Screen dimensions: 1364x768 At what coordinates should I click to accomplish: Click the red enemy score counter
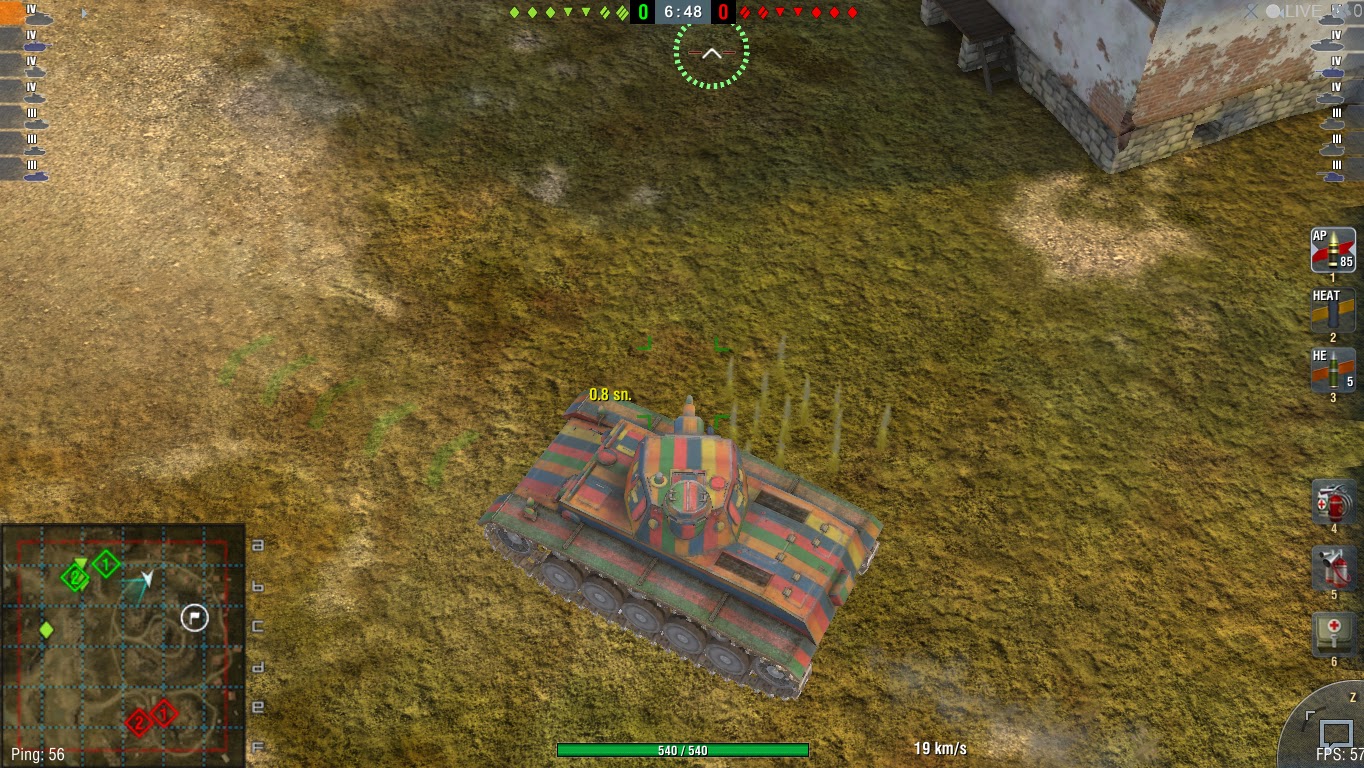725,13
